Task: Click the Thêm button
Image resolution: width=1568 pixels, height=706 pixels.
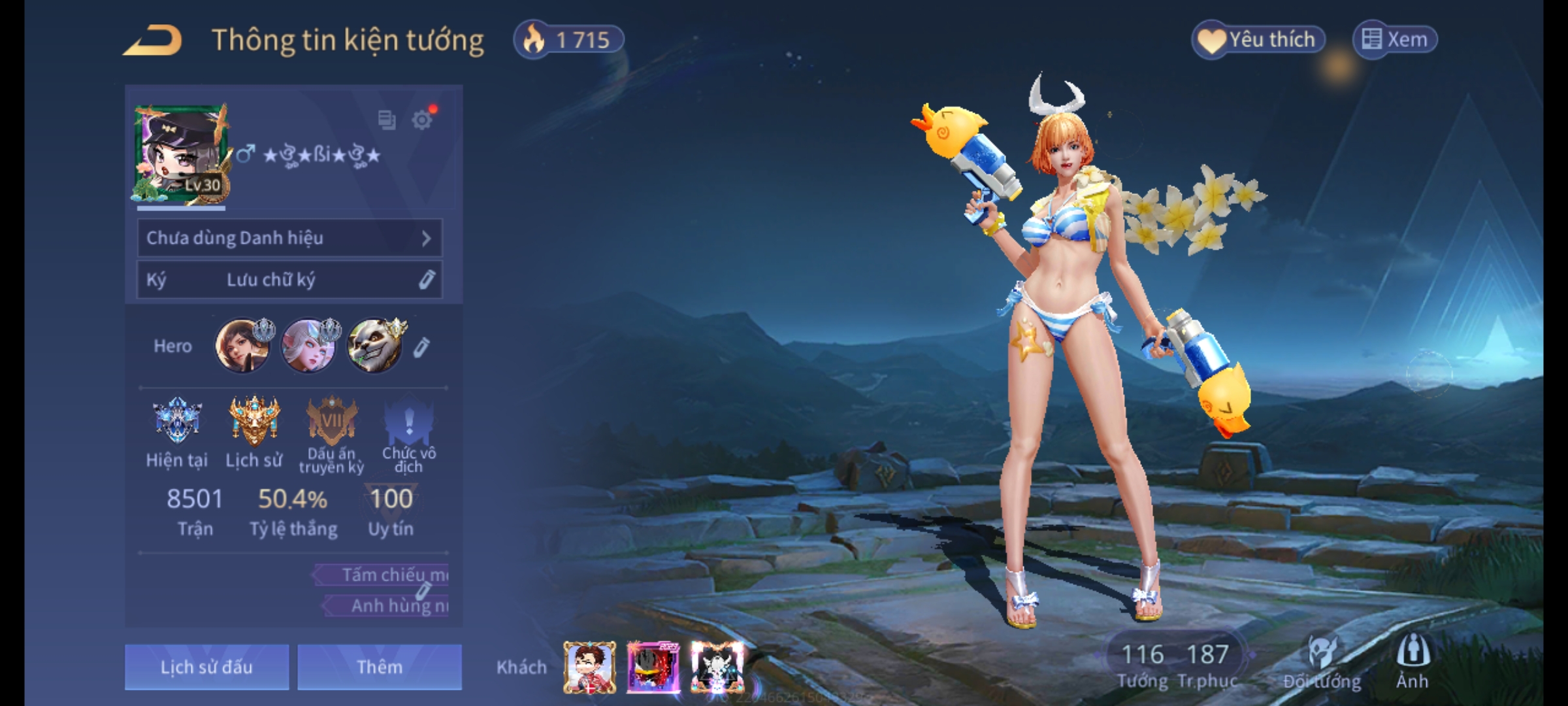Action: 380,667
